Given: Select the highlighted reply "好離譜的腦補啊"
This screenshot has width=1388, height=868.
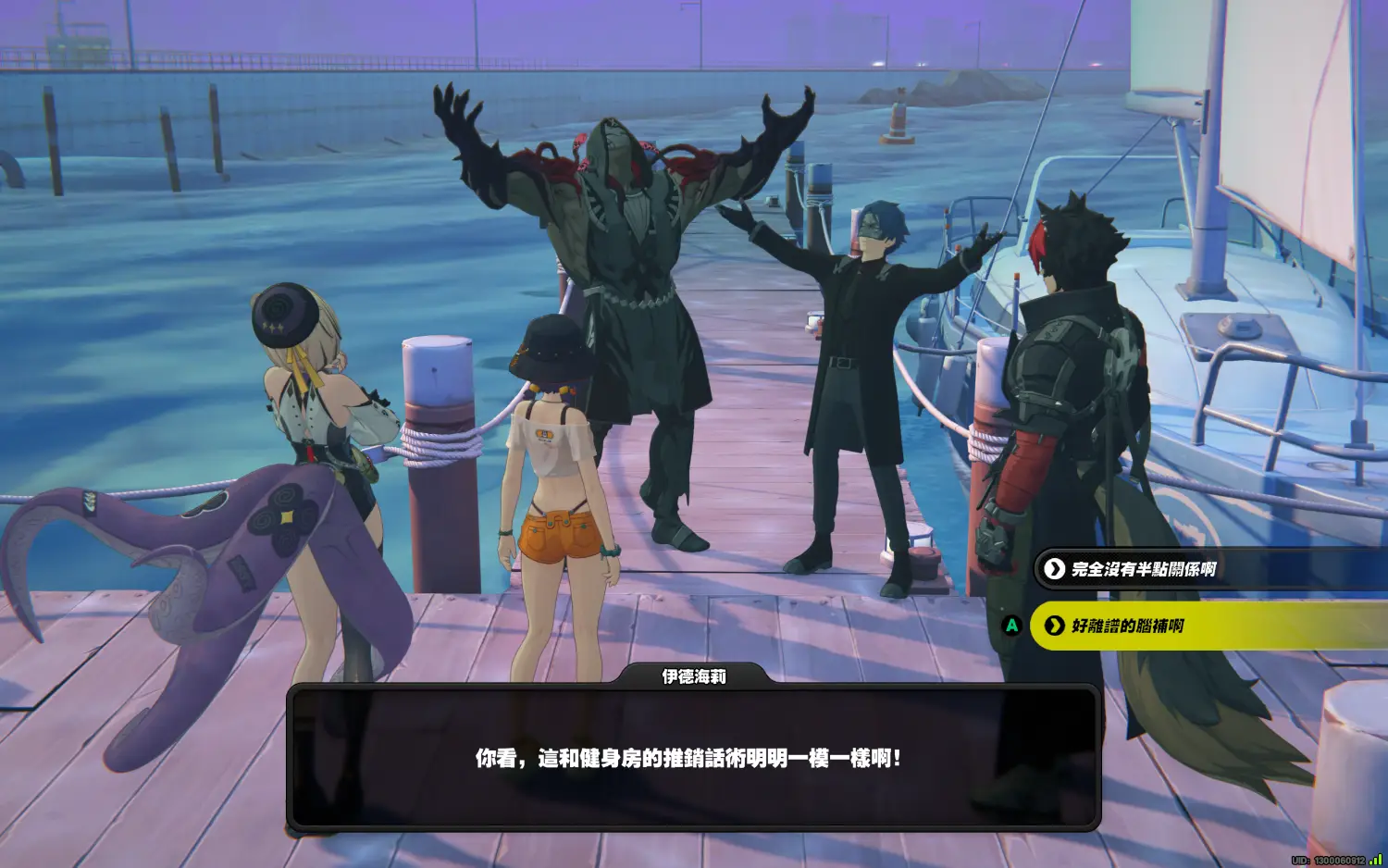Looking at the screenshot, I should coord(1129,626).
